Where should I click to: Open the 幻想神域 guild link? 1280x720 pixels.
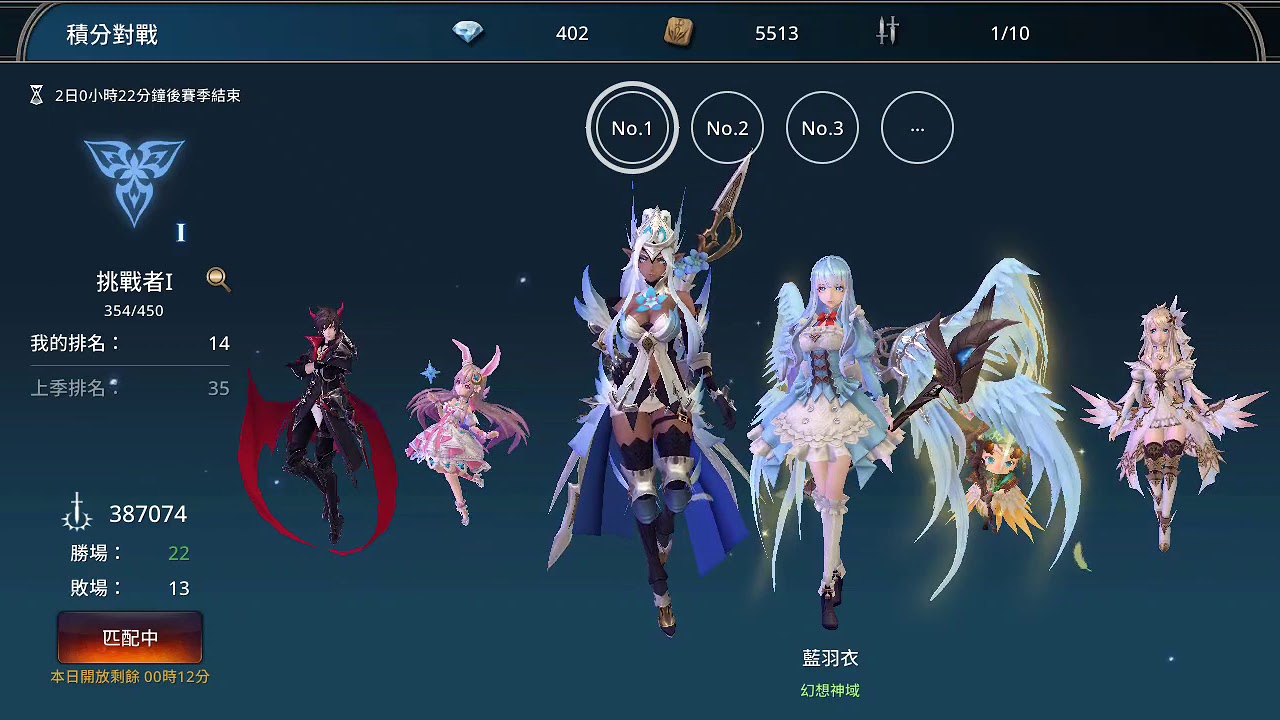[x=829, y=690]
